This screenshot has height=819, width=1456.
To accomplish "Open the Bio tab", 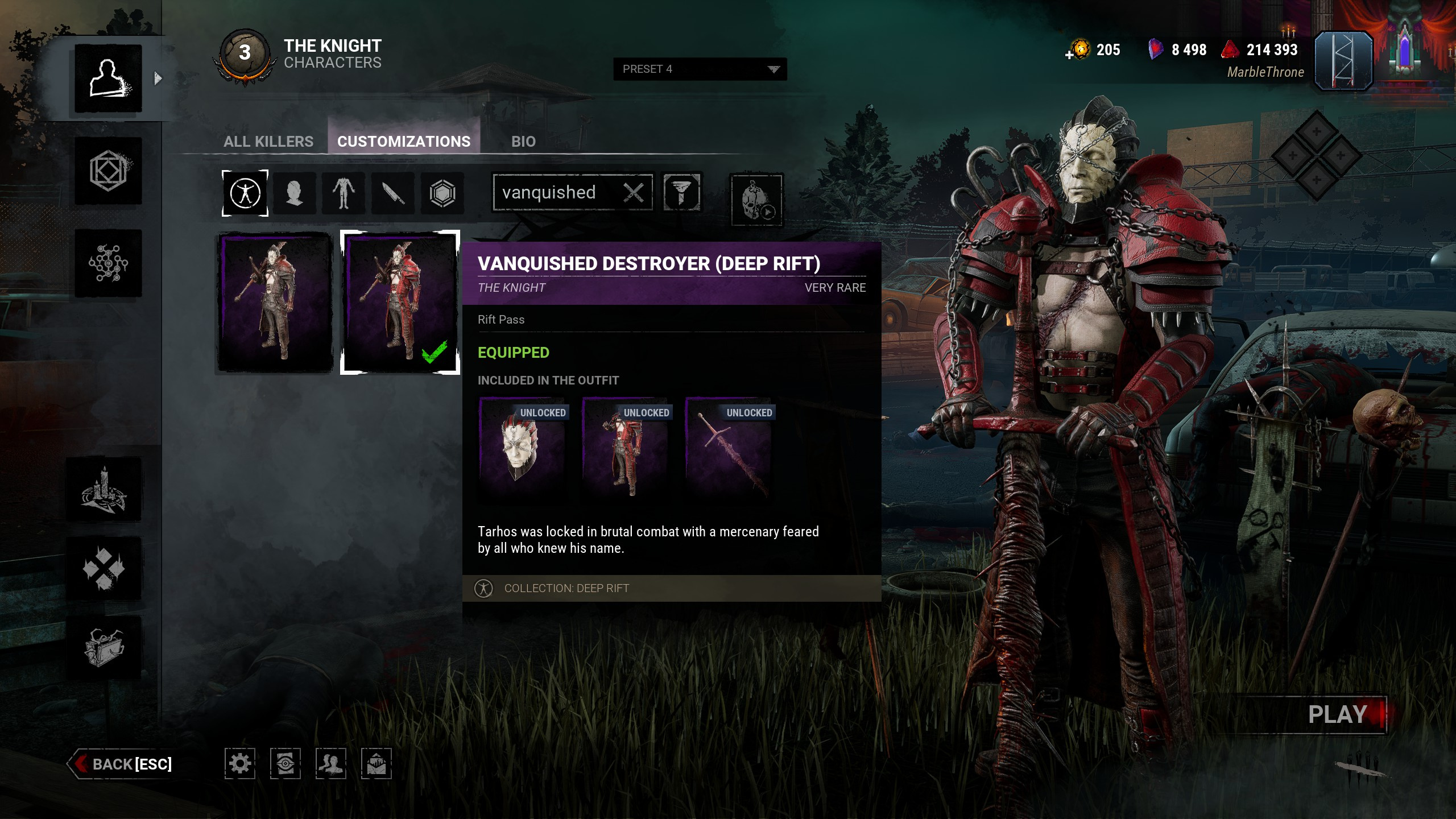I will tap(523, 141).
